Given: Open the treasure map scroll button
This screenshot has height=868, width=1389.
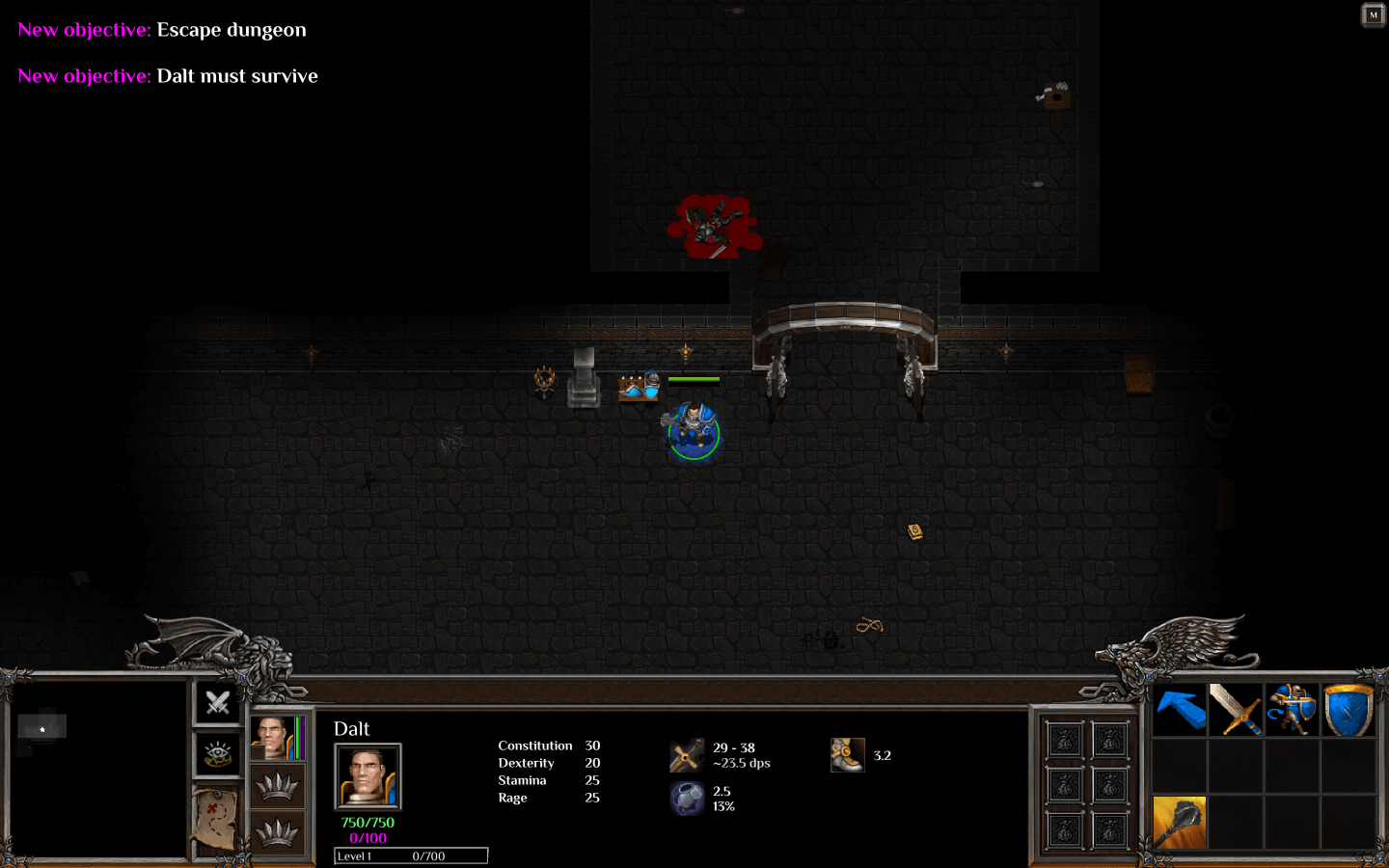Looking at the screenshot, I should (217, 816).
